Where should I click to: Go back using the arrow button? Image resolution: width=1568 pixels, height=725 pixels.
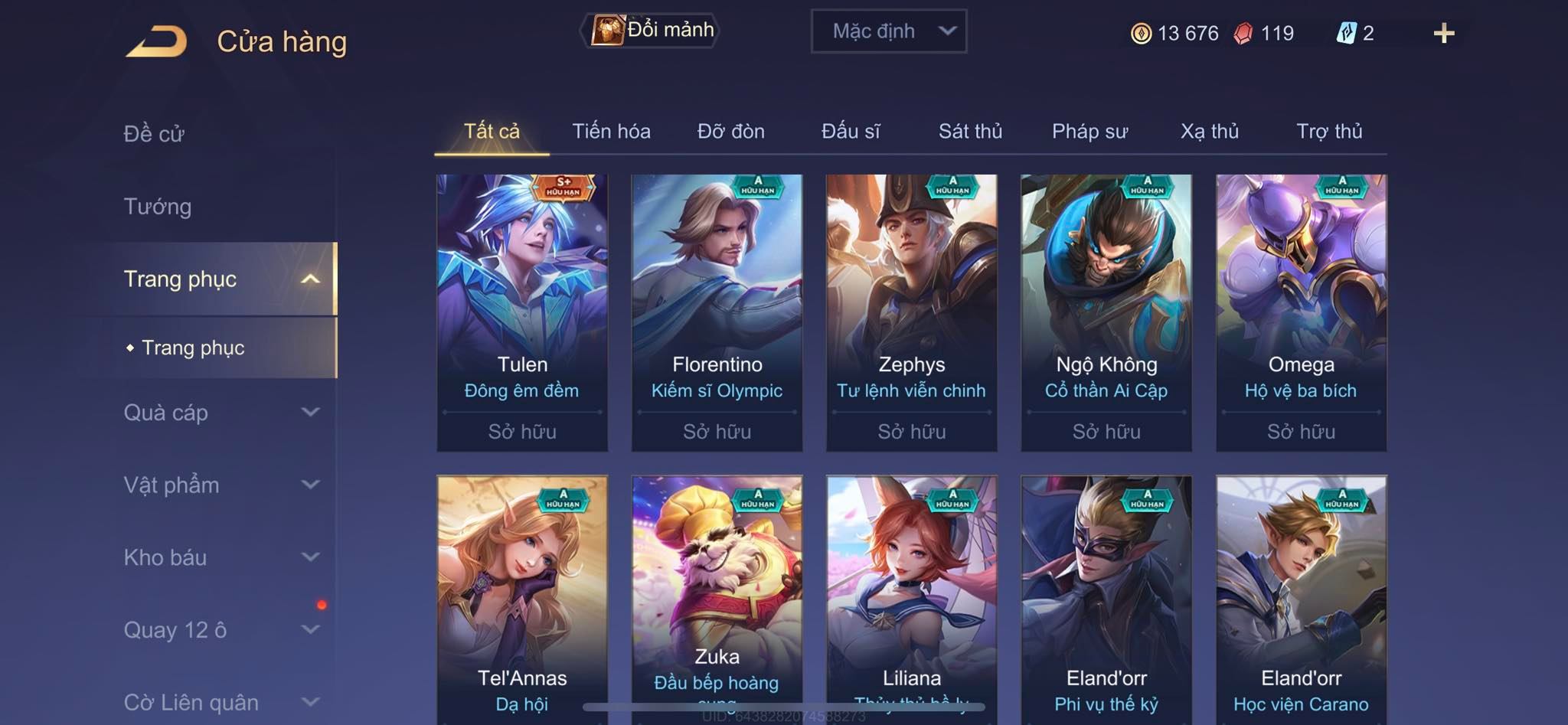point(157,41)
